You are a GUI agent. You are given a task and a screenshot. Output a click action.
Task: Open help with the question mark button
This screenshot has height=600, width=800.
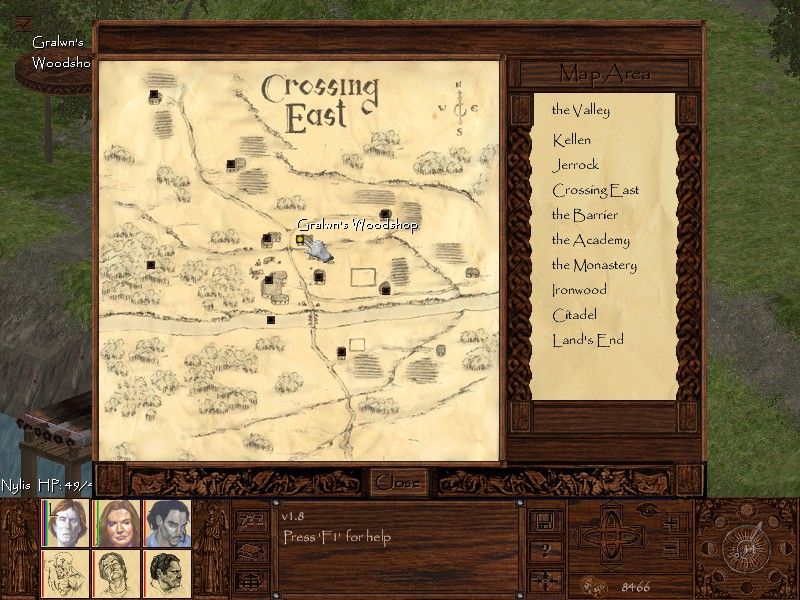coord(546,551)
